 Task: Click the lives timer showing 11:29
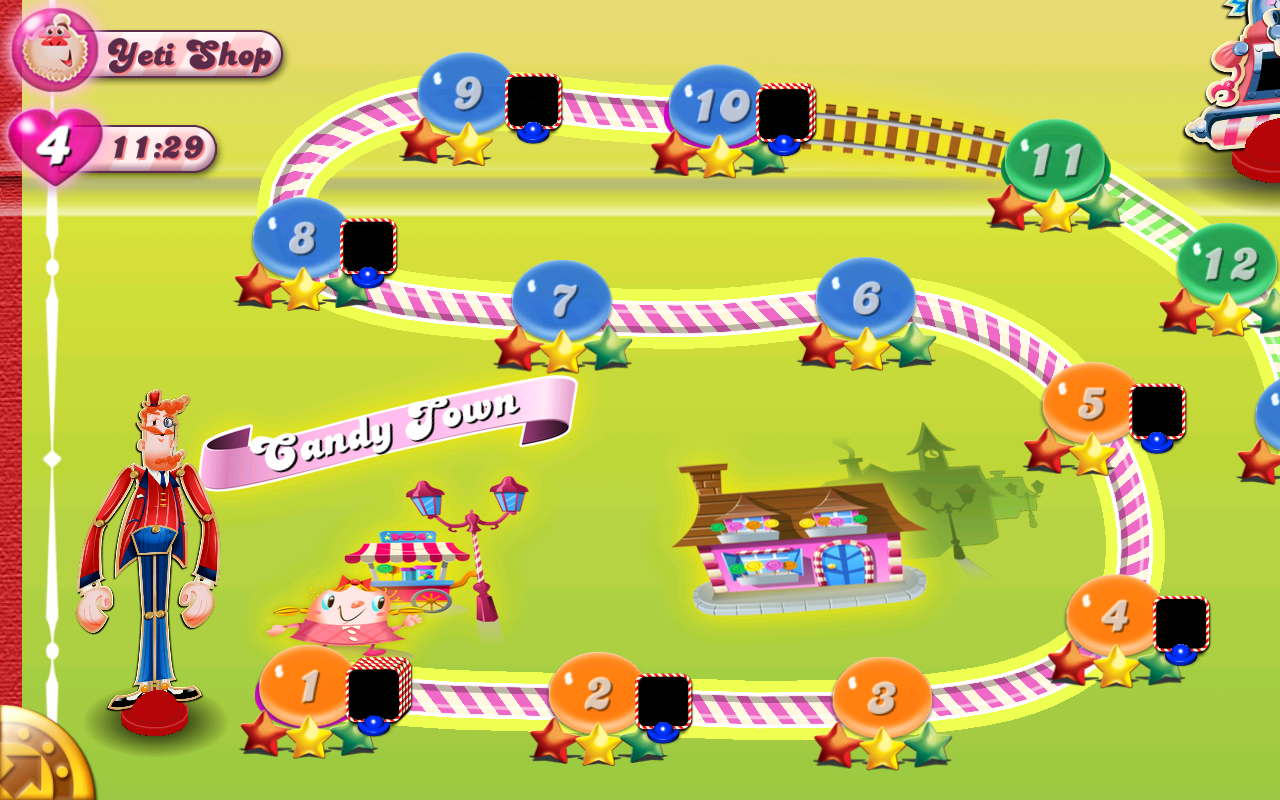click(160, 146)
